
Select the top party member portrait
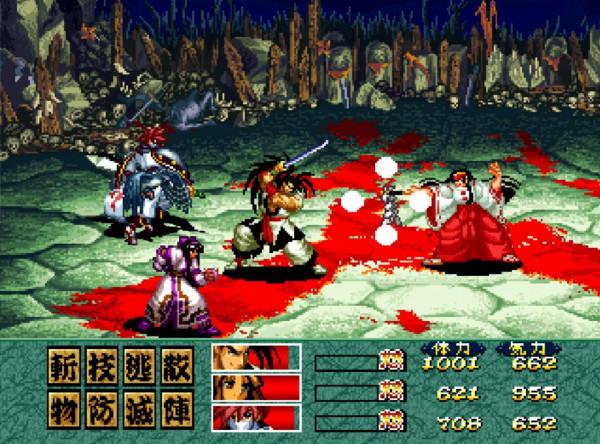click(x=256, y=358)
